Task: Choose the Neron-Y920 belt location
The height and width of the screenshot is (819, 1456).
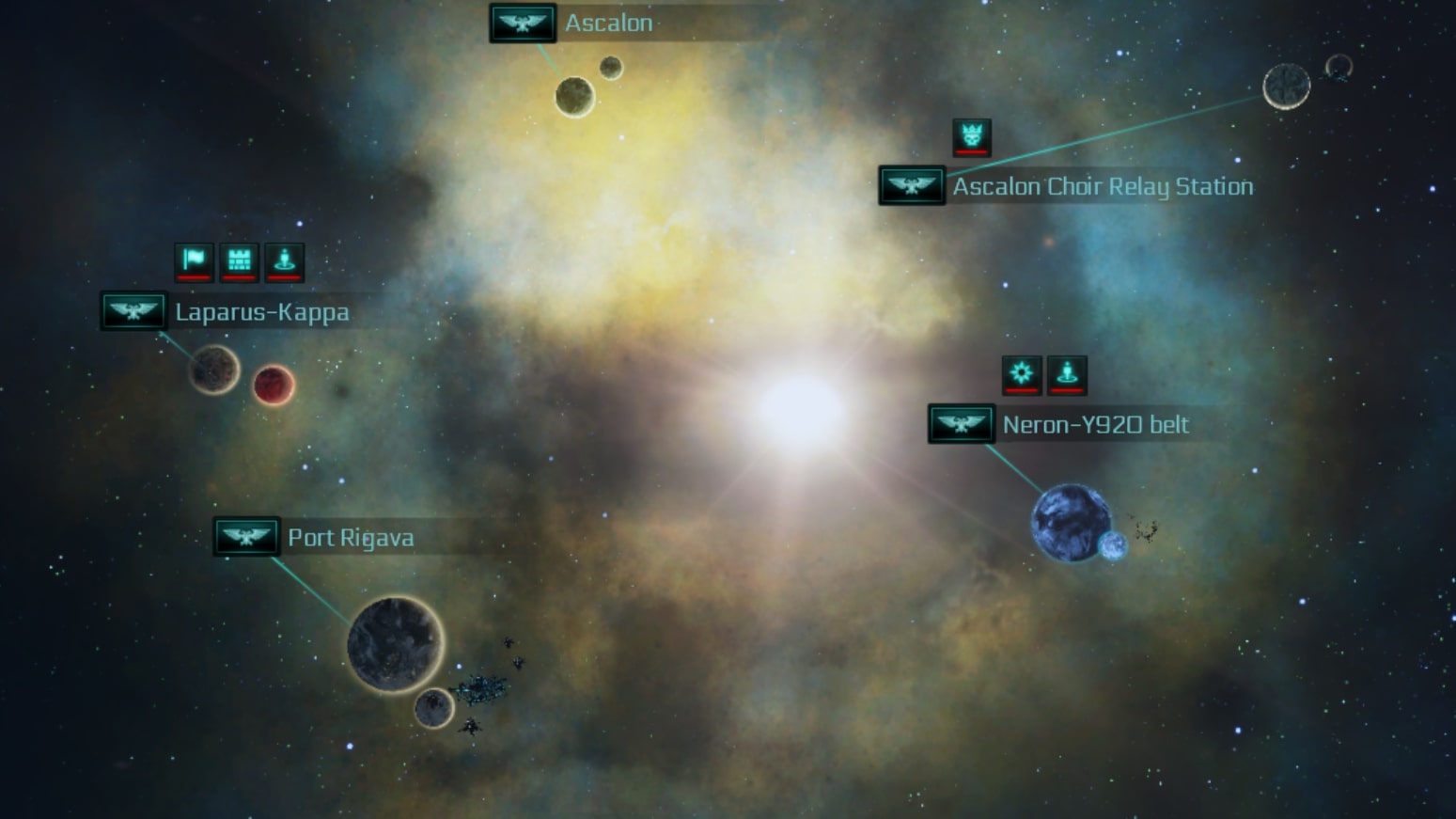Action: [x=1095, y=425]
